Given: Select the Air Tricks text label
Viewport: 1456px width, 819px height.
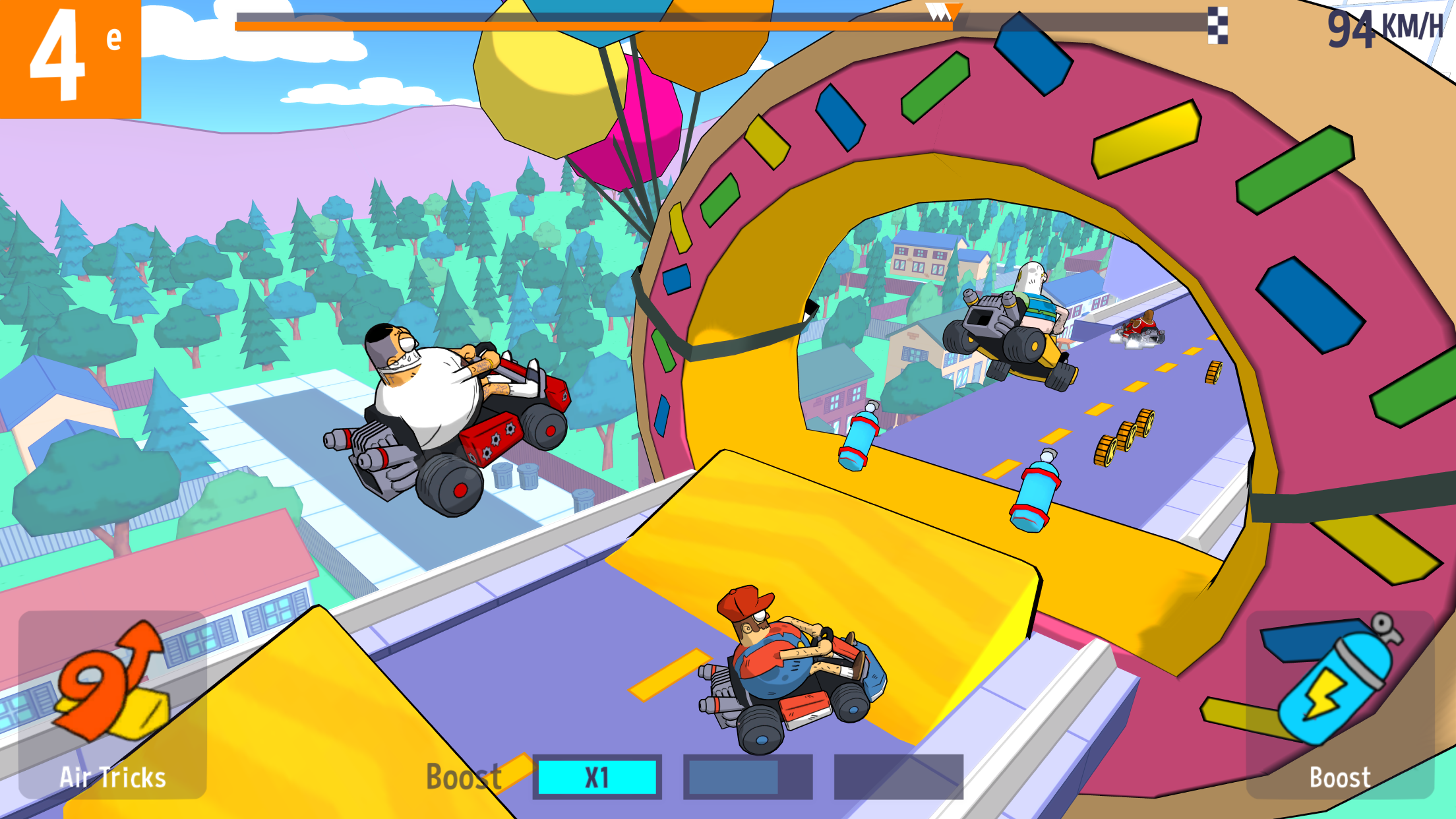Looking at the screenshot, I should click(x=112, y=777).
